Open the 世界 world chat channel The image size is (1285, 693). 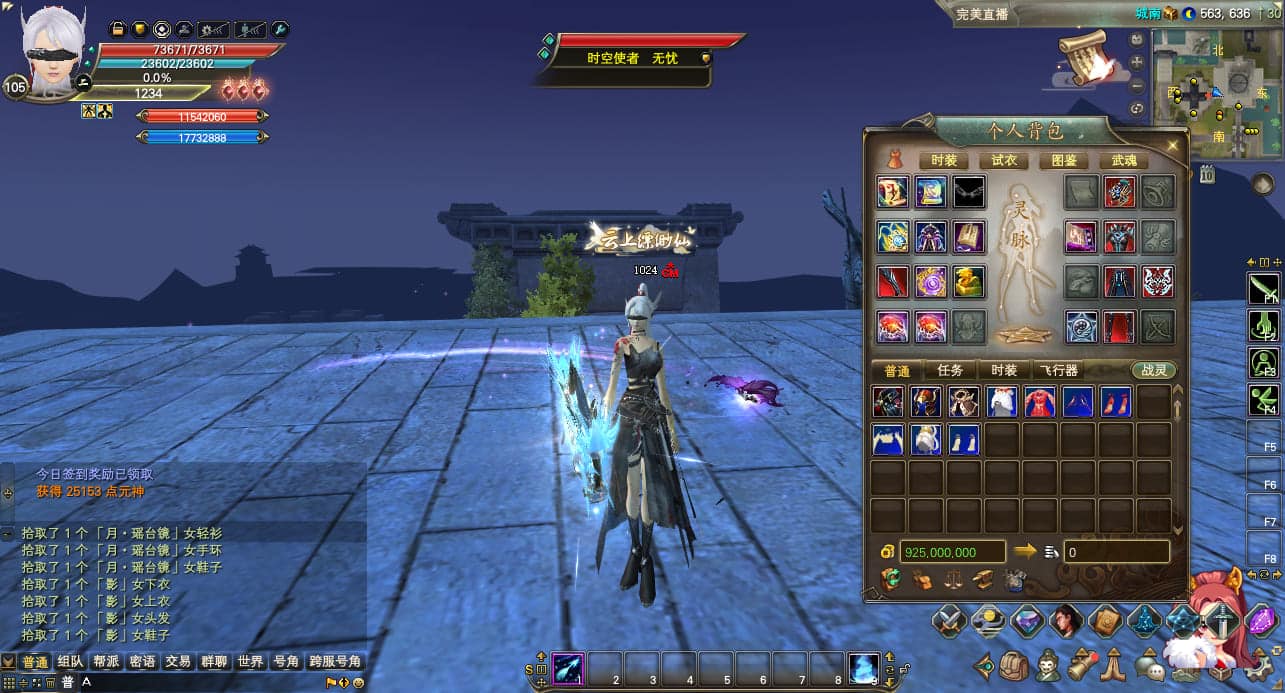(x=251, y=662)
